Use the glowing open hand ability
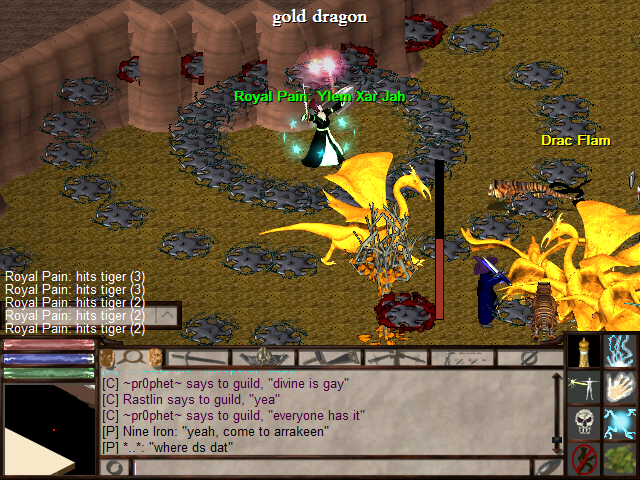Screen dimensions: 640x480 622,386
